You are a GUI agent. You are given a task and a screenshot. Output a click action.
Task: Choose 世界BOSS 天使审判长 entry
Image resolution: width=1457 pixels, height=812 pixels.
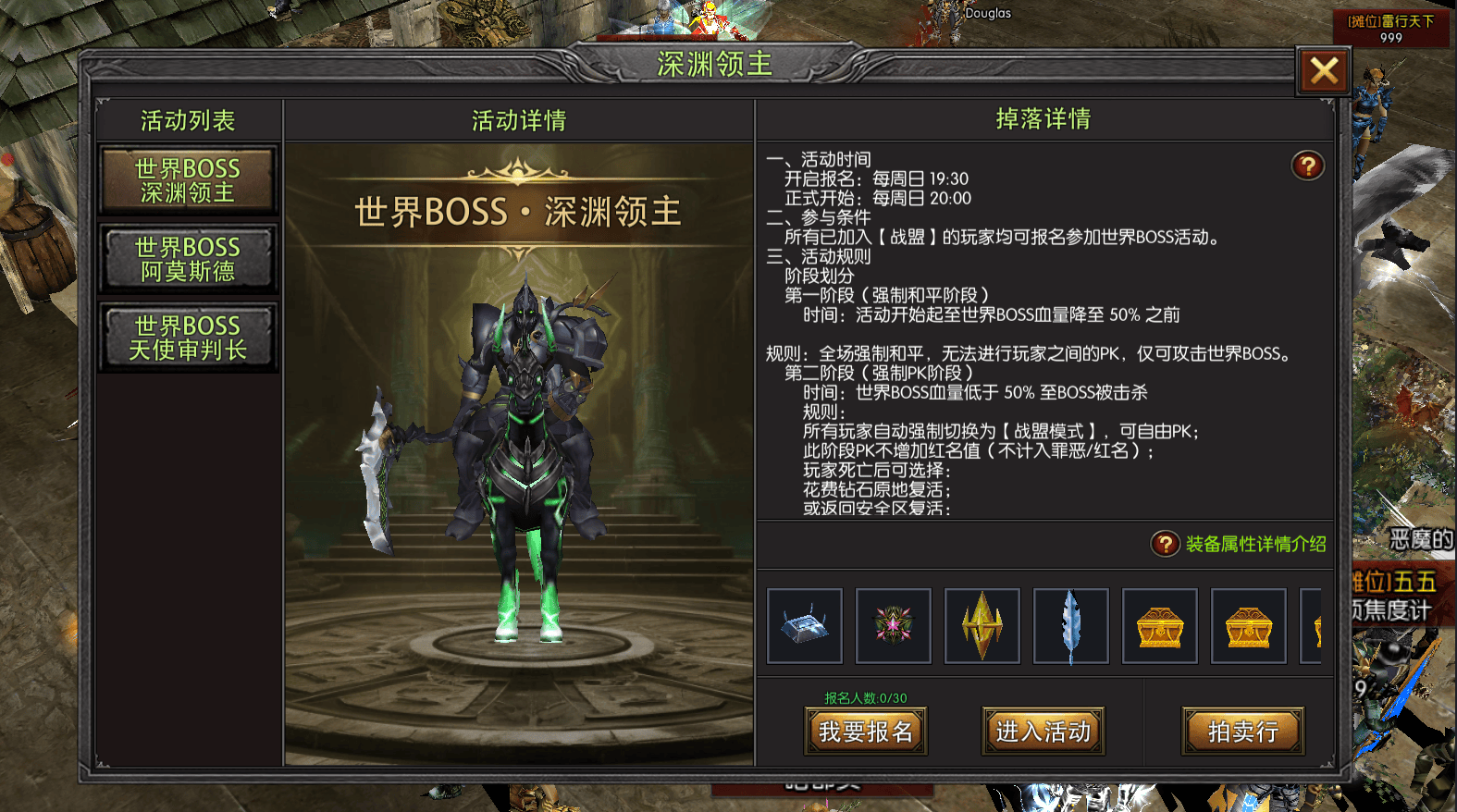[x=188, y=338]
